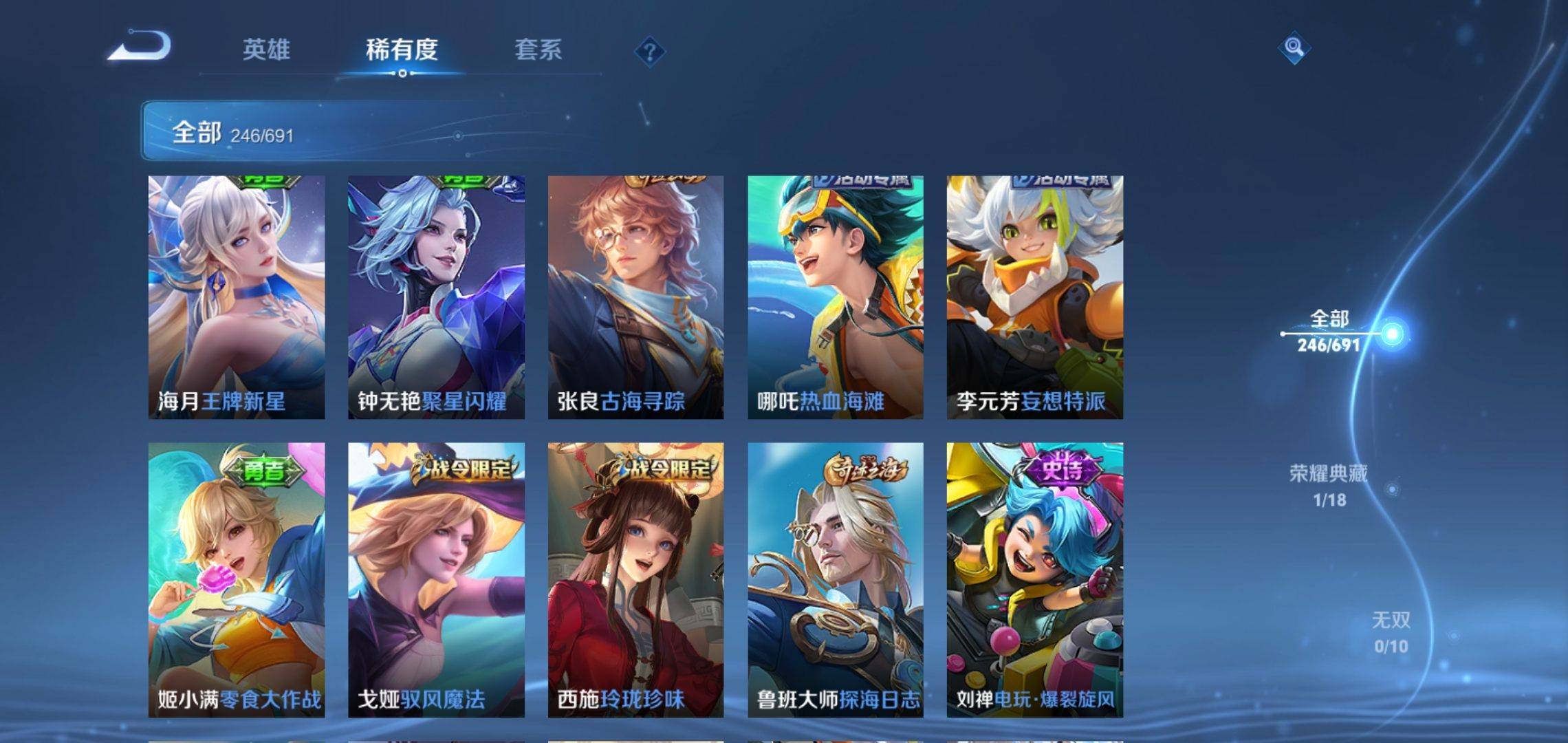1568x743 pixels.
Task: Open the 套系 tab
Action: point(538,50)
